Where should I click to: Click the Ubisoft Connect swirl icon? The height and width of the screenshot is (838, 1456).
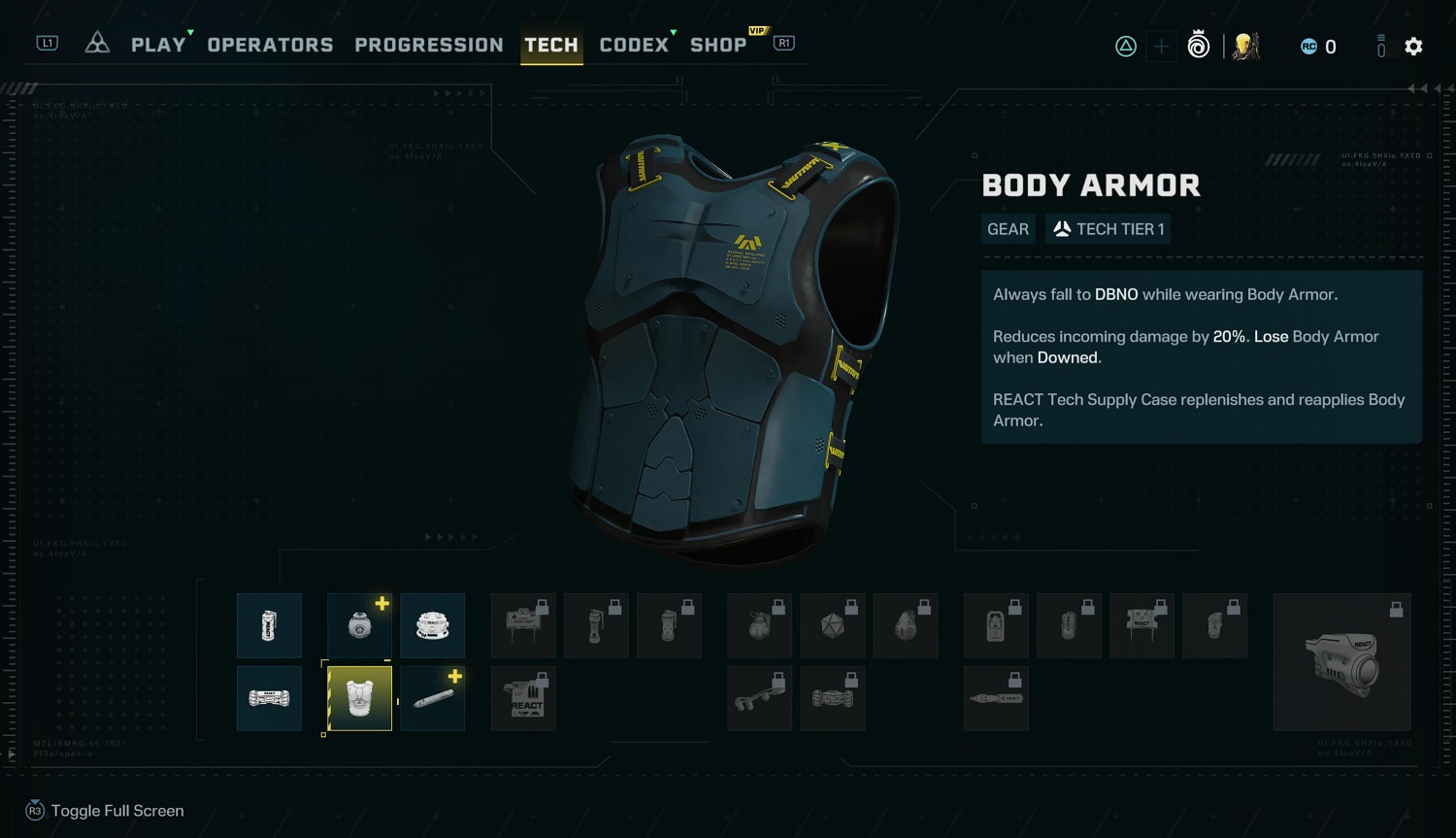point(1199,47)
